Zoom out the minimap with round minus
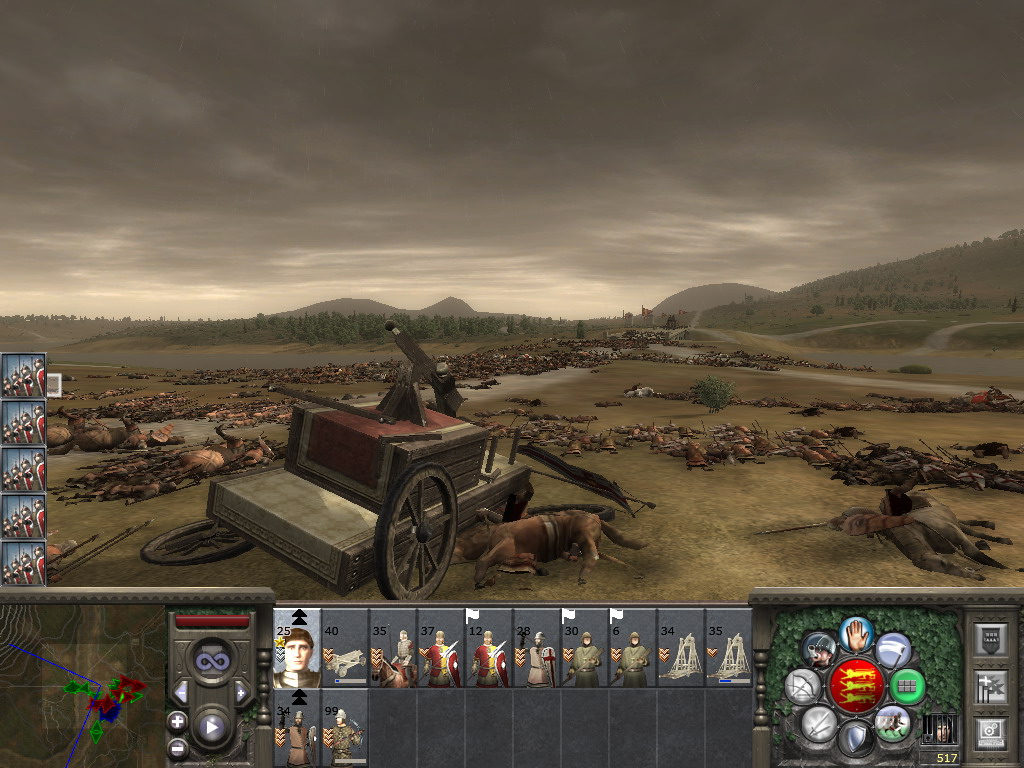The image size is (1024, 768). 177,746
